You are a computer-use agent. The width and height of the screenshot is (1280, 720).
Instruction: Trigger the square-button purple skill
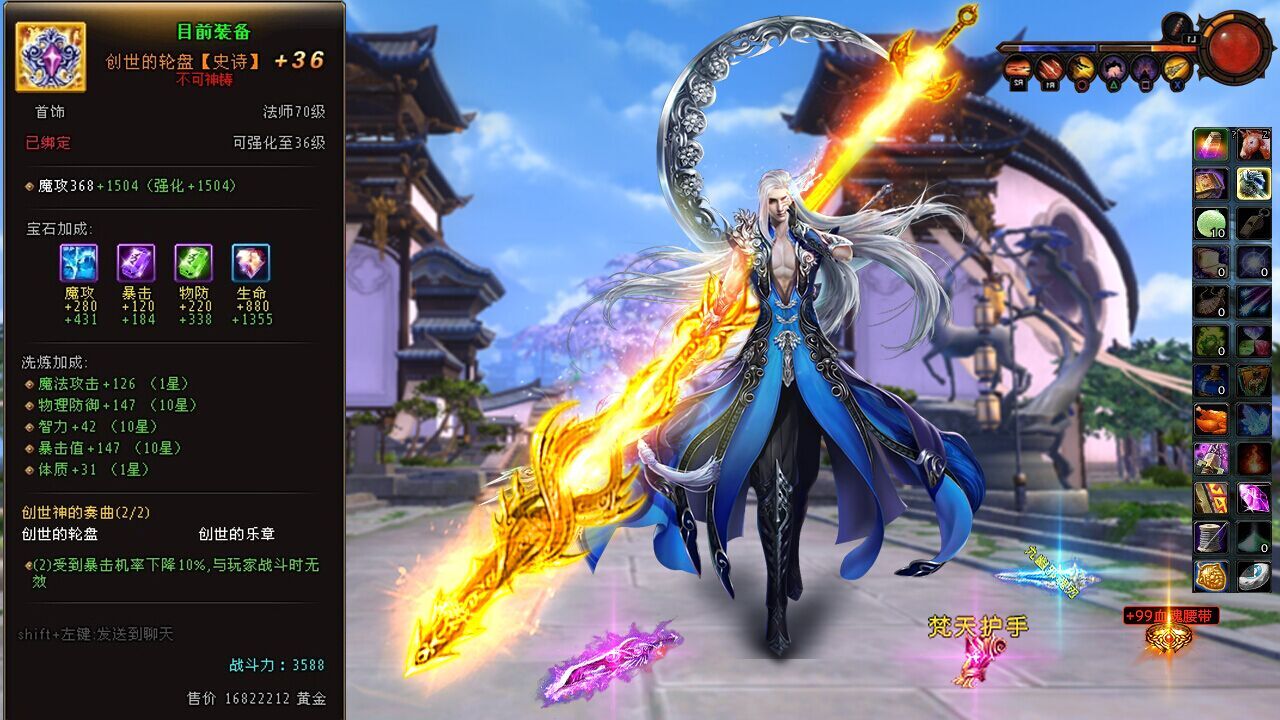tap(1143, 67)
